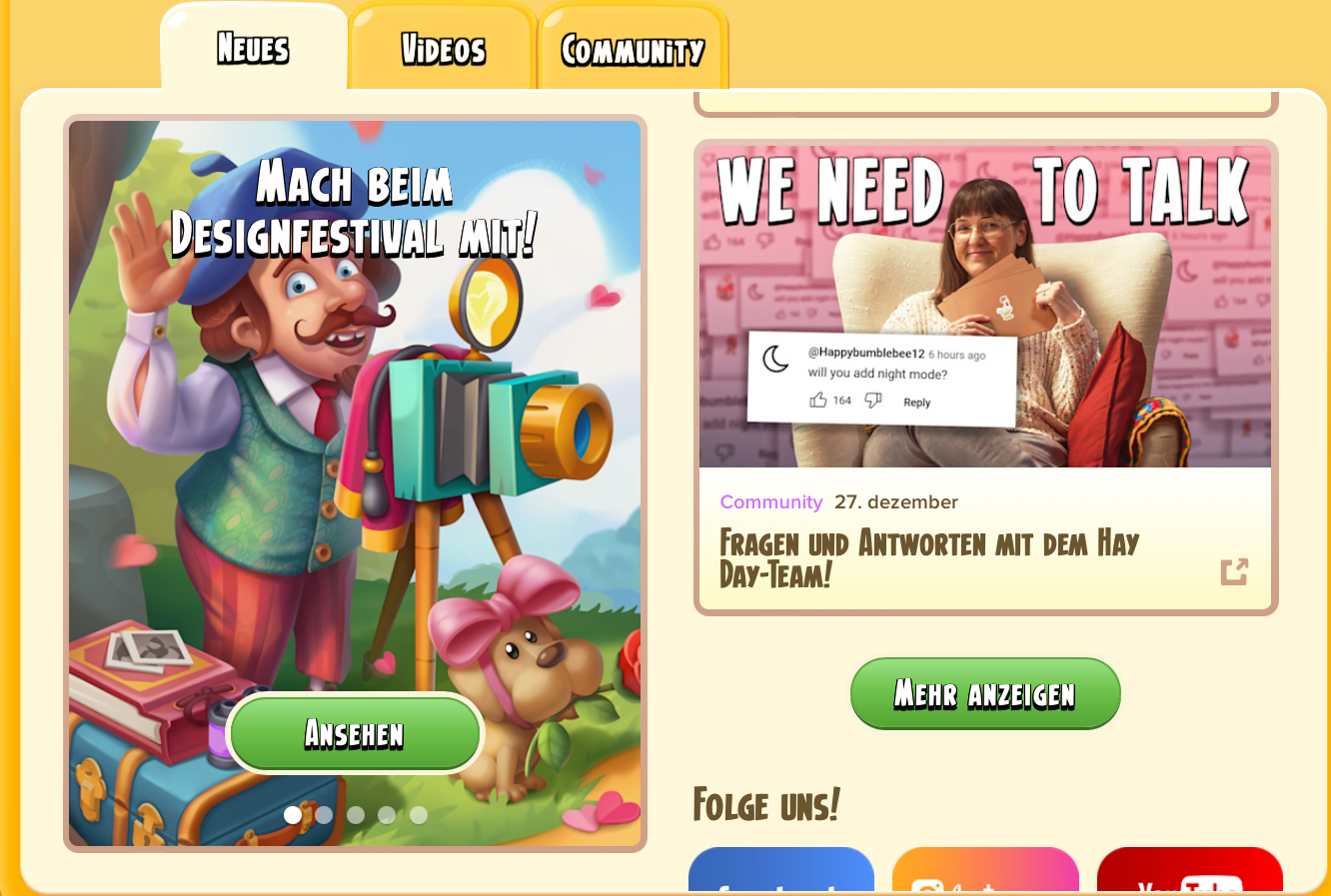Open the blue Facebook follow button

781,871
